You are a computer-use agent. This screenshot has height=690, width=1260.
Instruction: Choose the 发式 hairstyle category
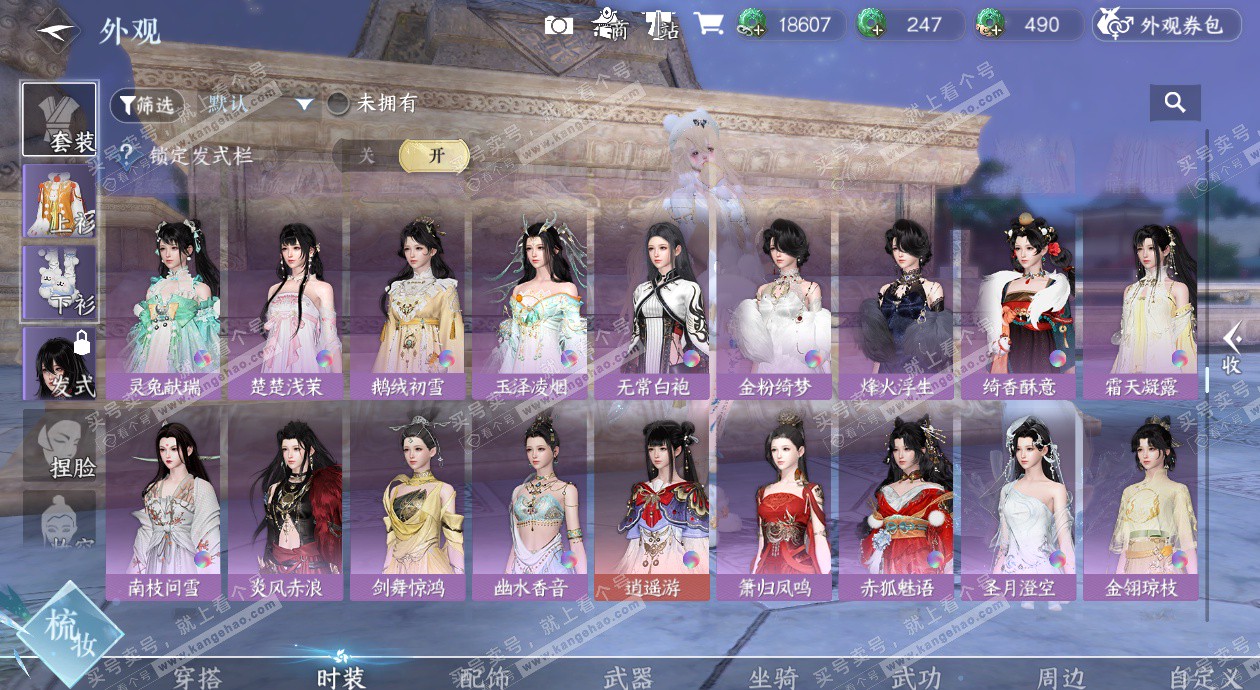60,364
